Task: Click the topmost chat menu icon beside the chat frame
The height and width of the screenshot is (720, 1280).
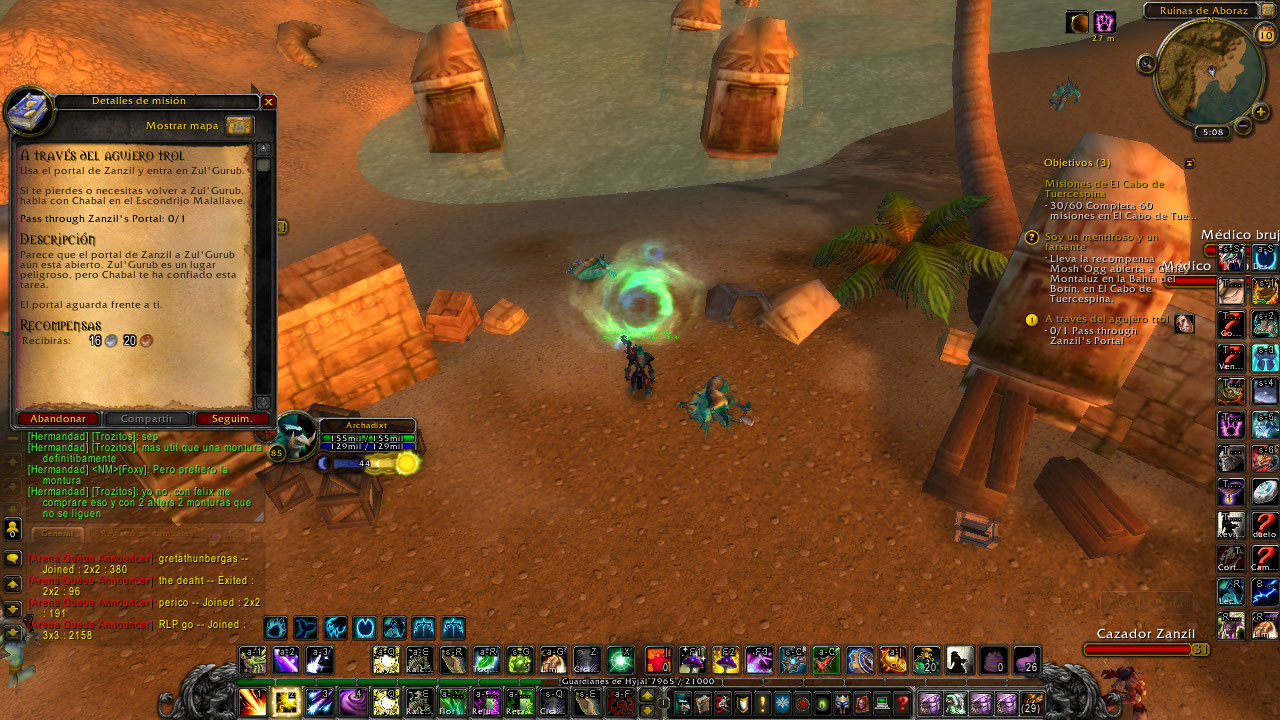Action: tap(12, 529)
